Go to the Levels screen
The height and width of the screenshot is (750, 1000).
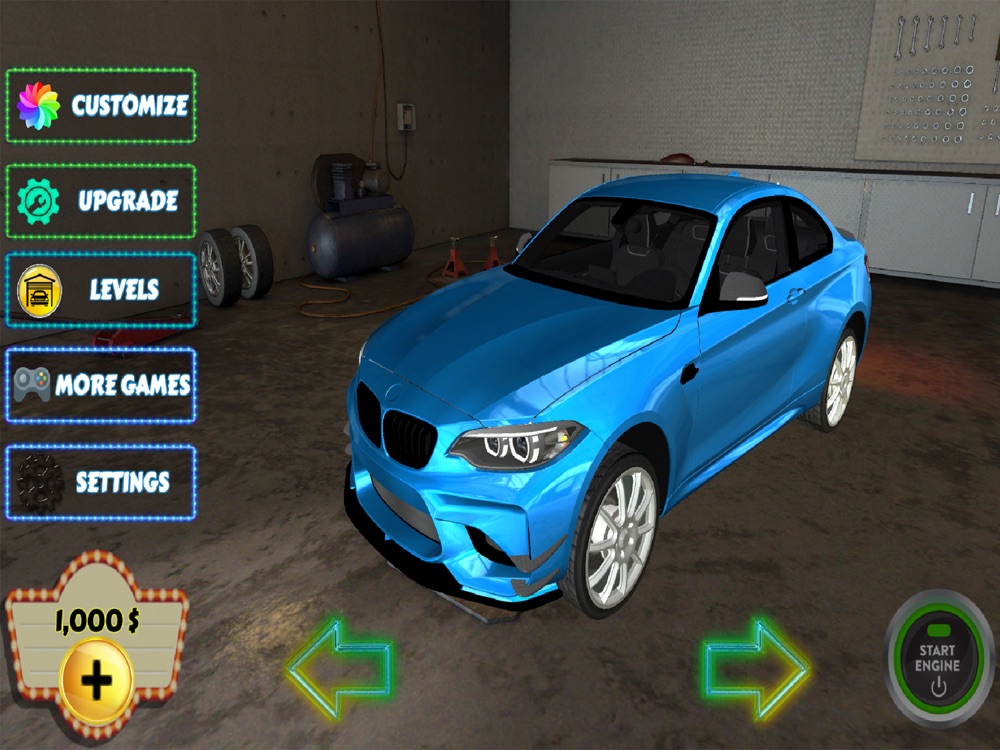(101, 290)
